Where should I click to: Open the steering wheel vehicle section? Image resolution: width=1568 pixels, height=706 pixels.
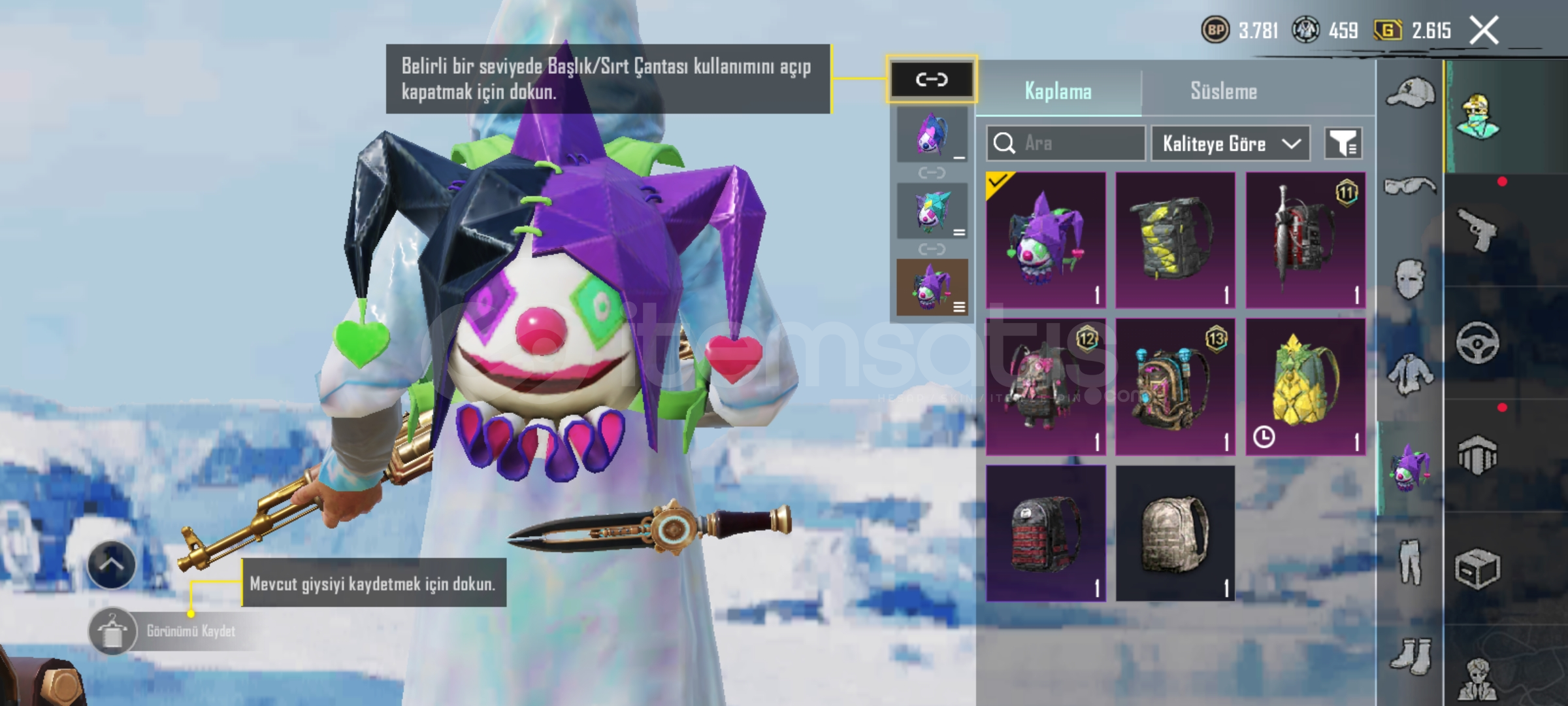(x=1477, y=343)
